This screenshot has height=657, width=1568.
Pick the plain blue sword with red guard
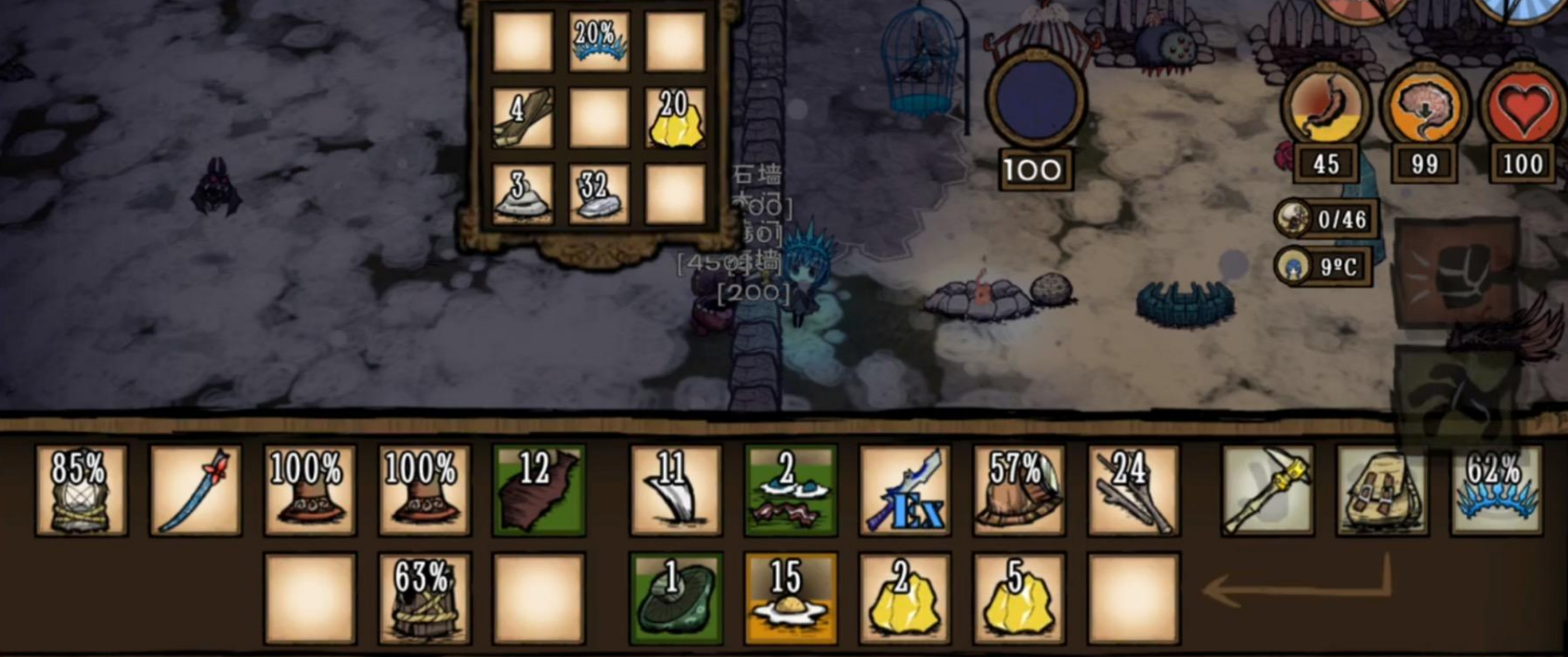pyautogui.click(x=196, y=490)
